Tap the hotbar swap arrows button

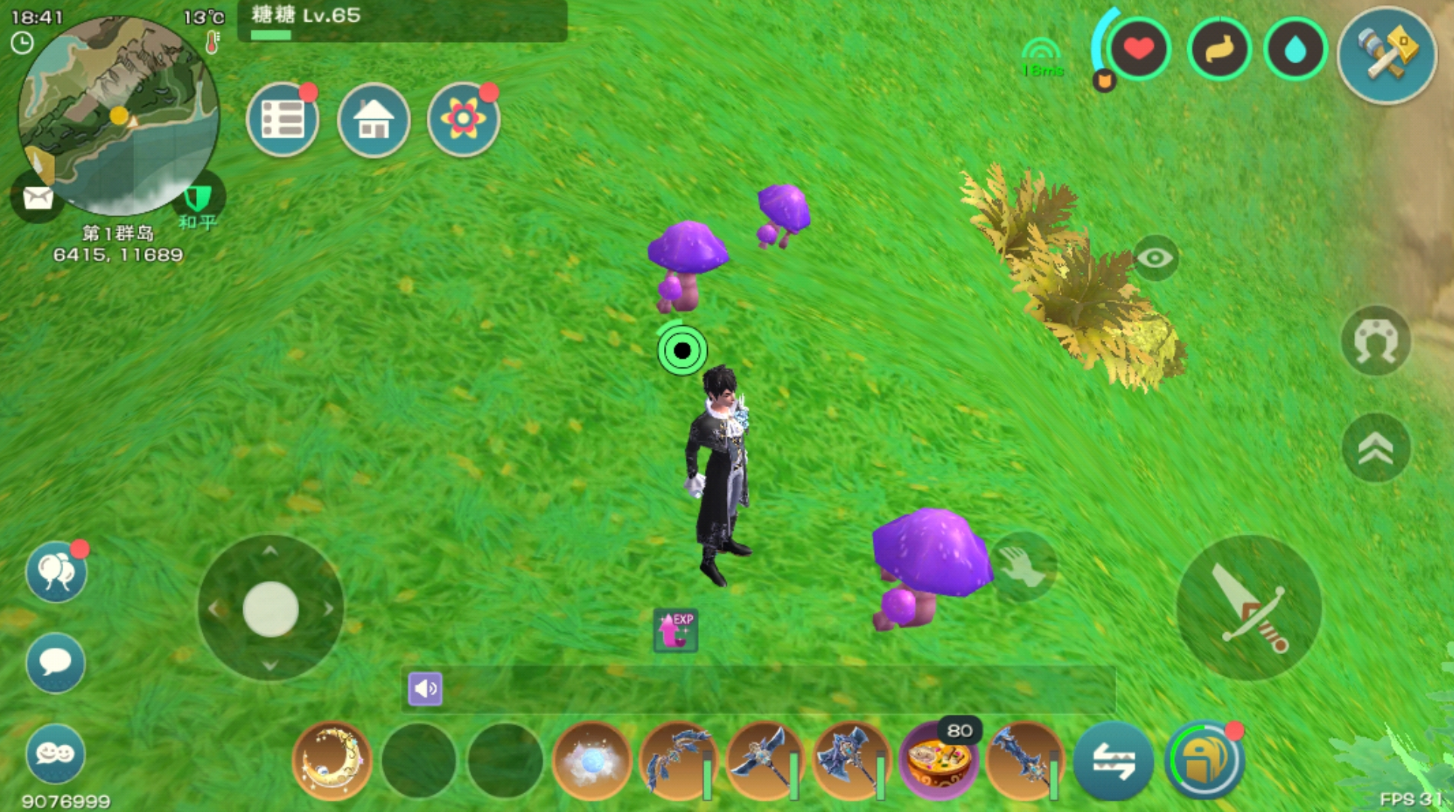coord(1113,761)
